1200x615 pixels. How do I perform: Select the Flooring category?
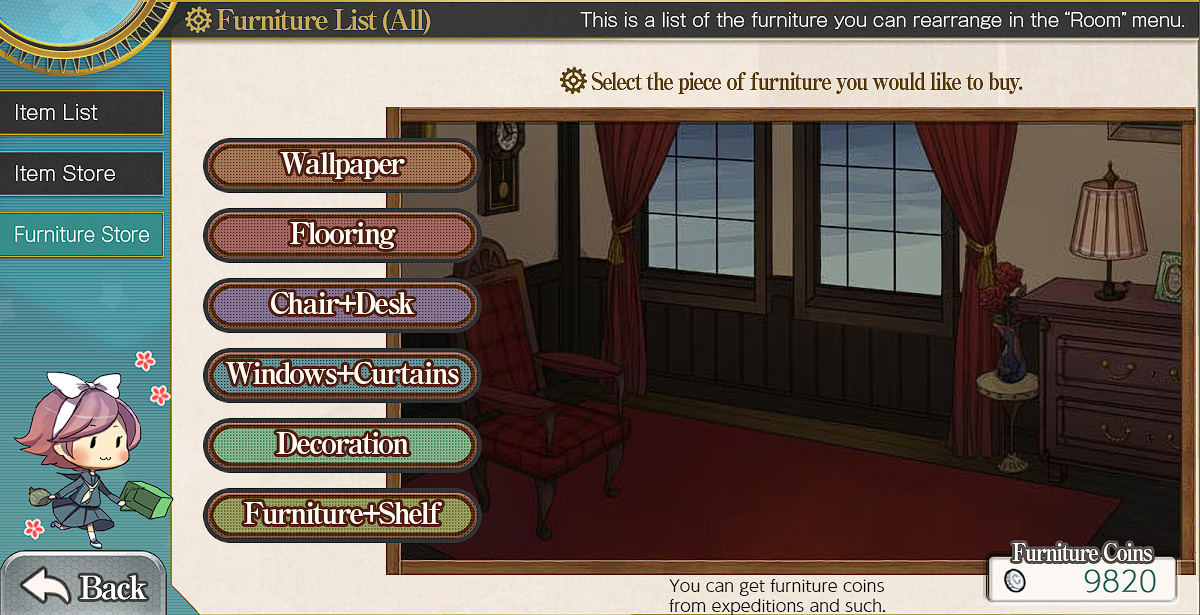pos(342,235)
